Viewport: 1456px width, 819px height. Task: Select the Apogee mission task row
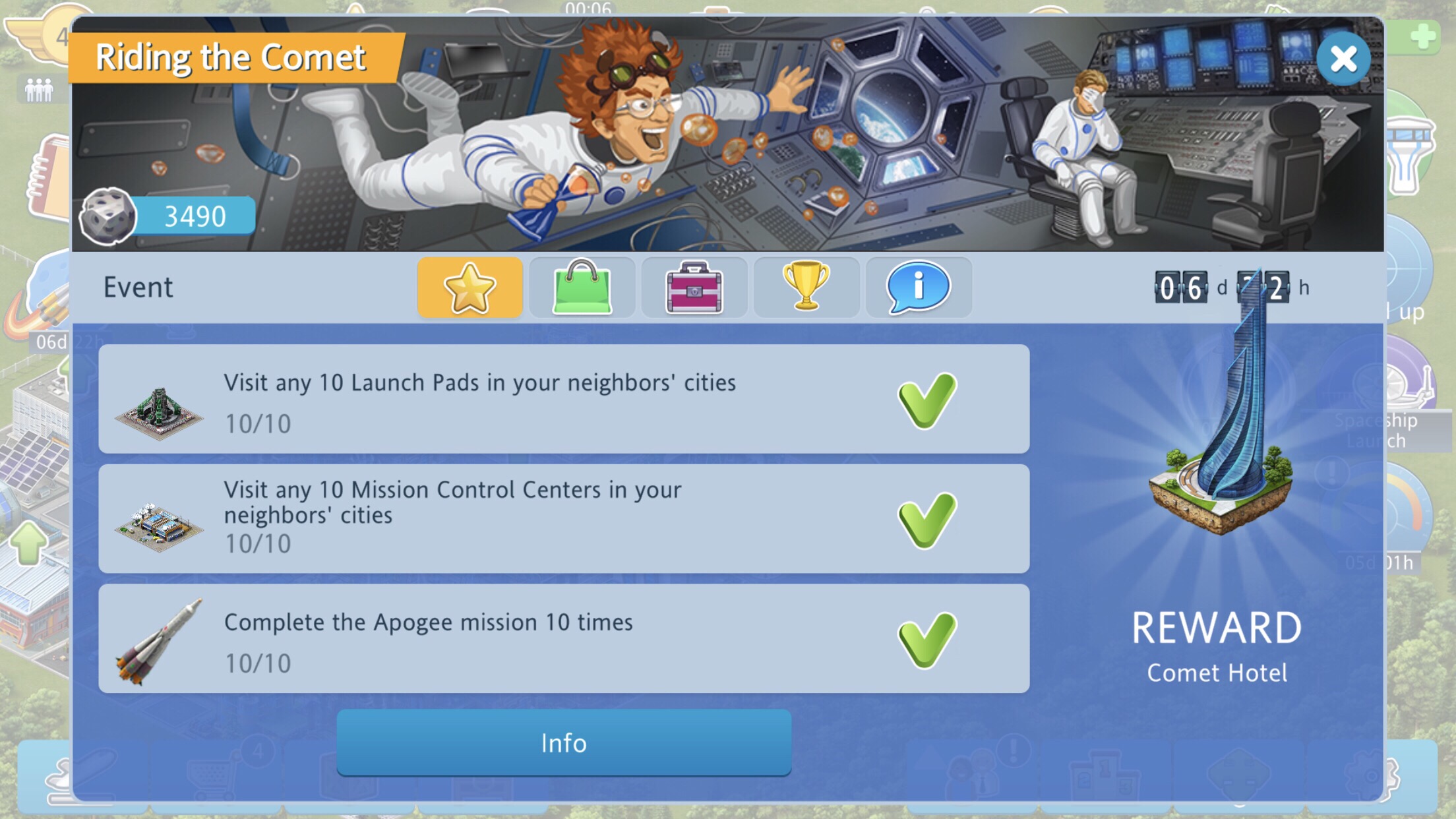564,638
